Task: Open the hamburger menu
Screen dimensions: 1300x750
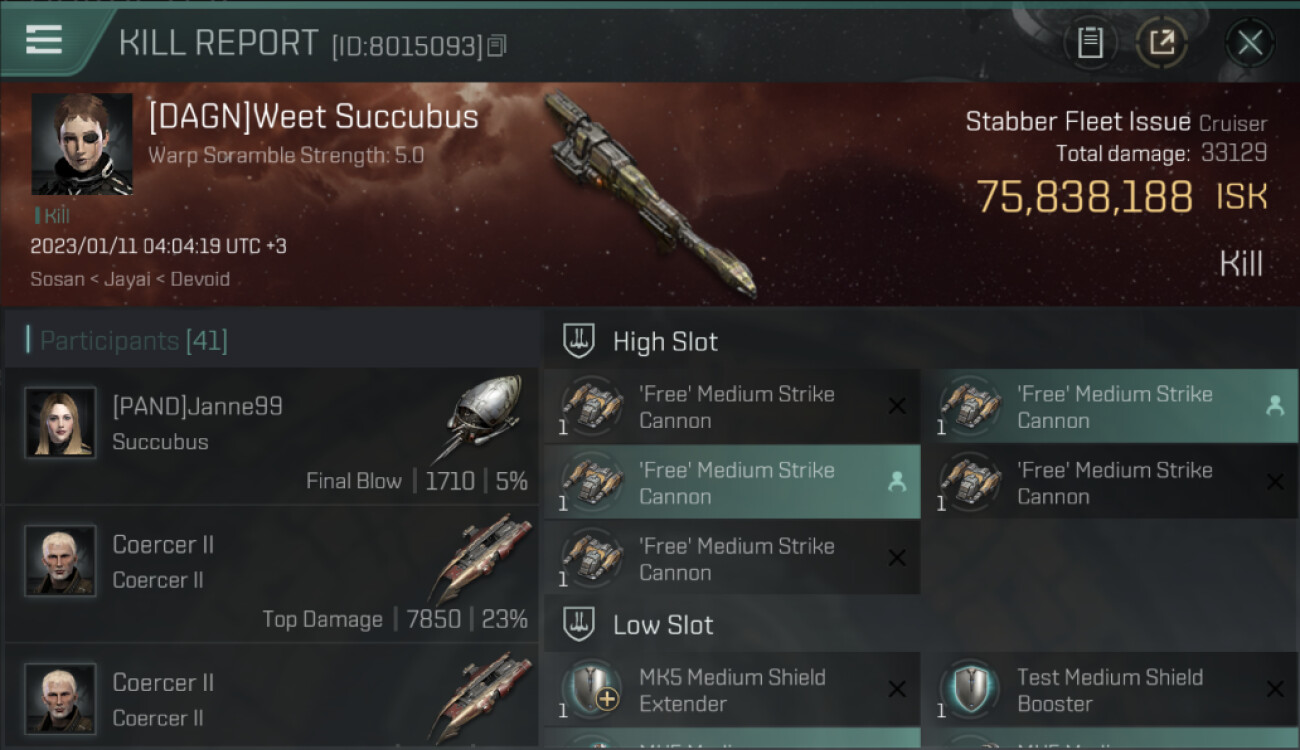Action: tap(44, 40)
